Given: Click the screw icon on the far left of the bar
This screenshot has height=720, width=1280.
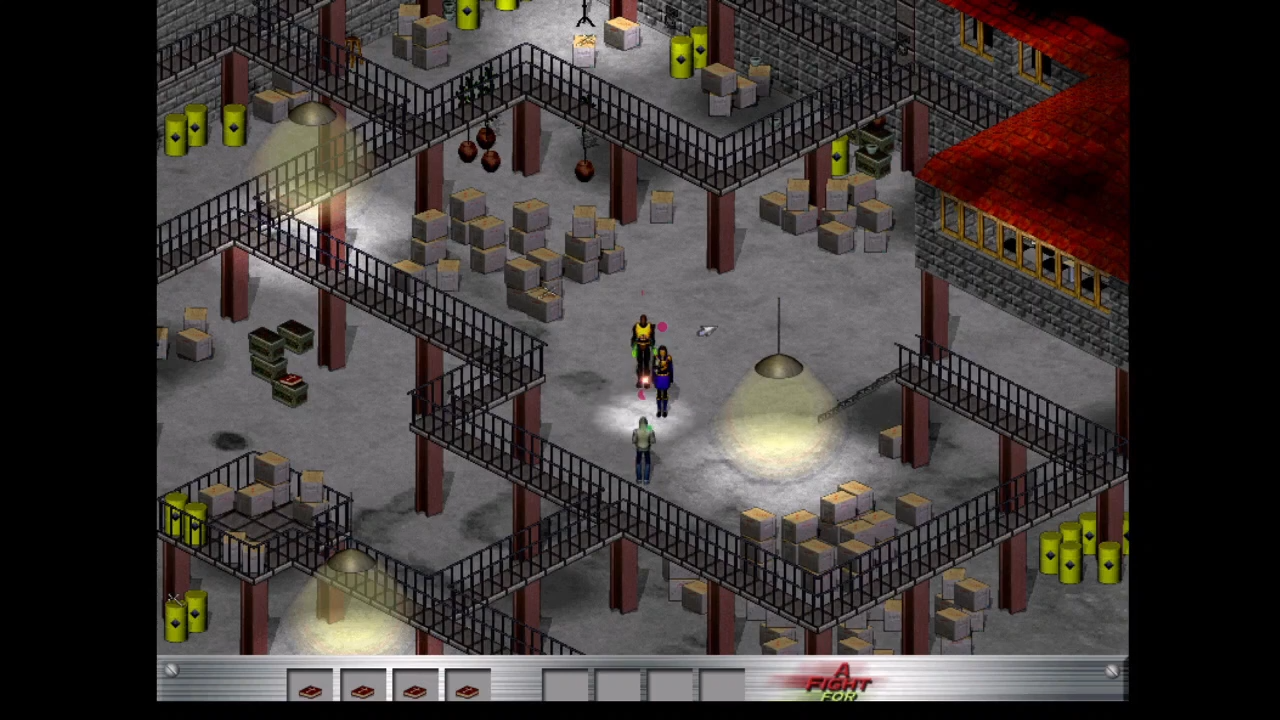Looking at the screenshot, I should (170, 672).
